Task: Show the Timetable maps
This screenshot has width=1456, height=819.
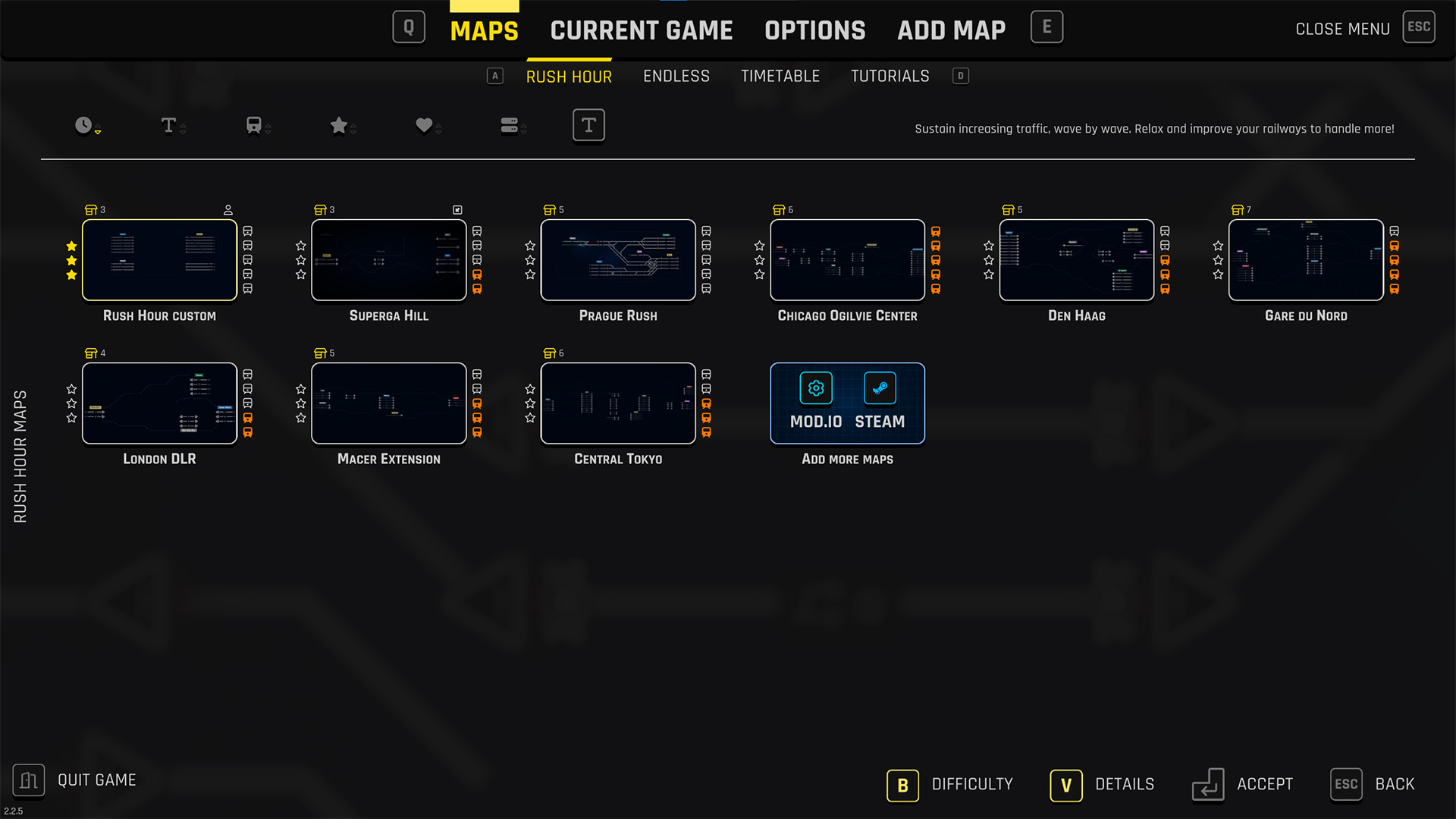Action: point(780,76)
